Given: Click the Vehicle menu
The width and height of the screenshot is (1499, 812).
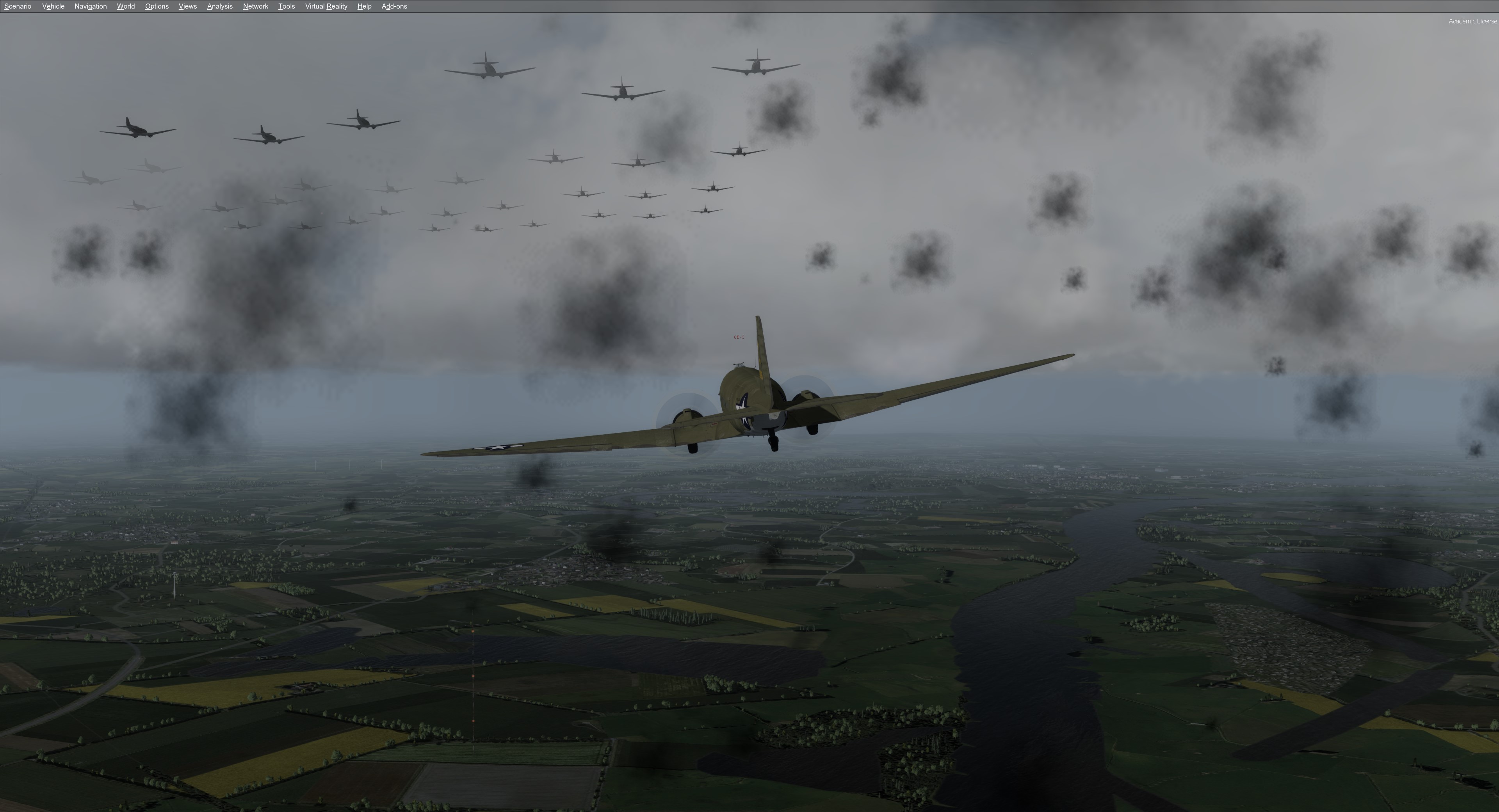Looking at the screenshot, I should tap(53, 6).
